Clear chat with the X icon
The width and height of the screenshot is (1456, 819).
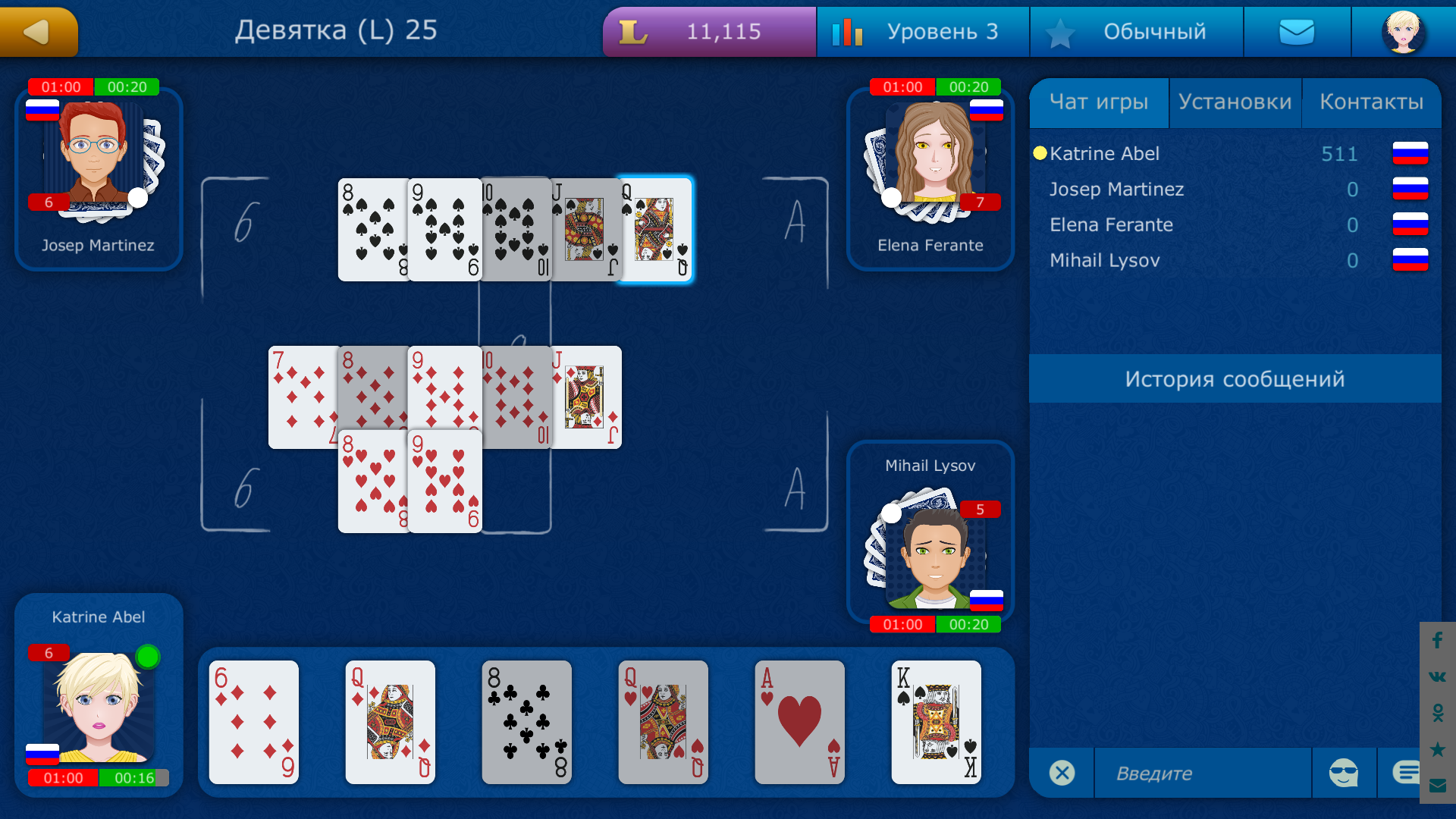(x=1062, y=773)
